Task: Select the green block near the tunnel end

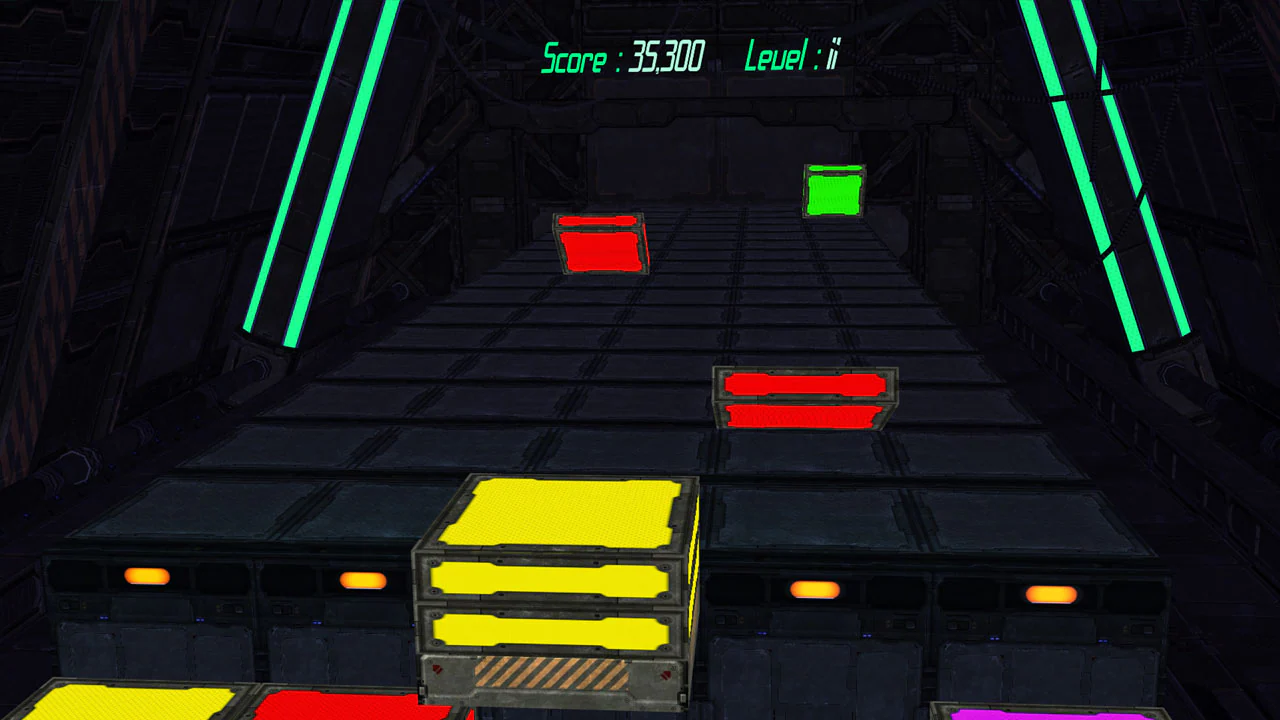Action: pos(835,192)
